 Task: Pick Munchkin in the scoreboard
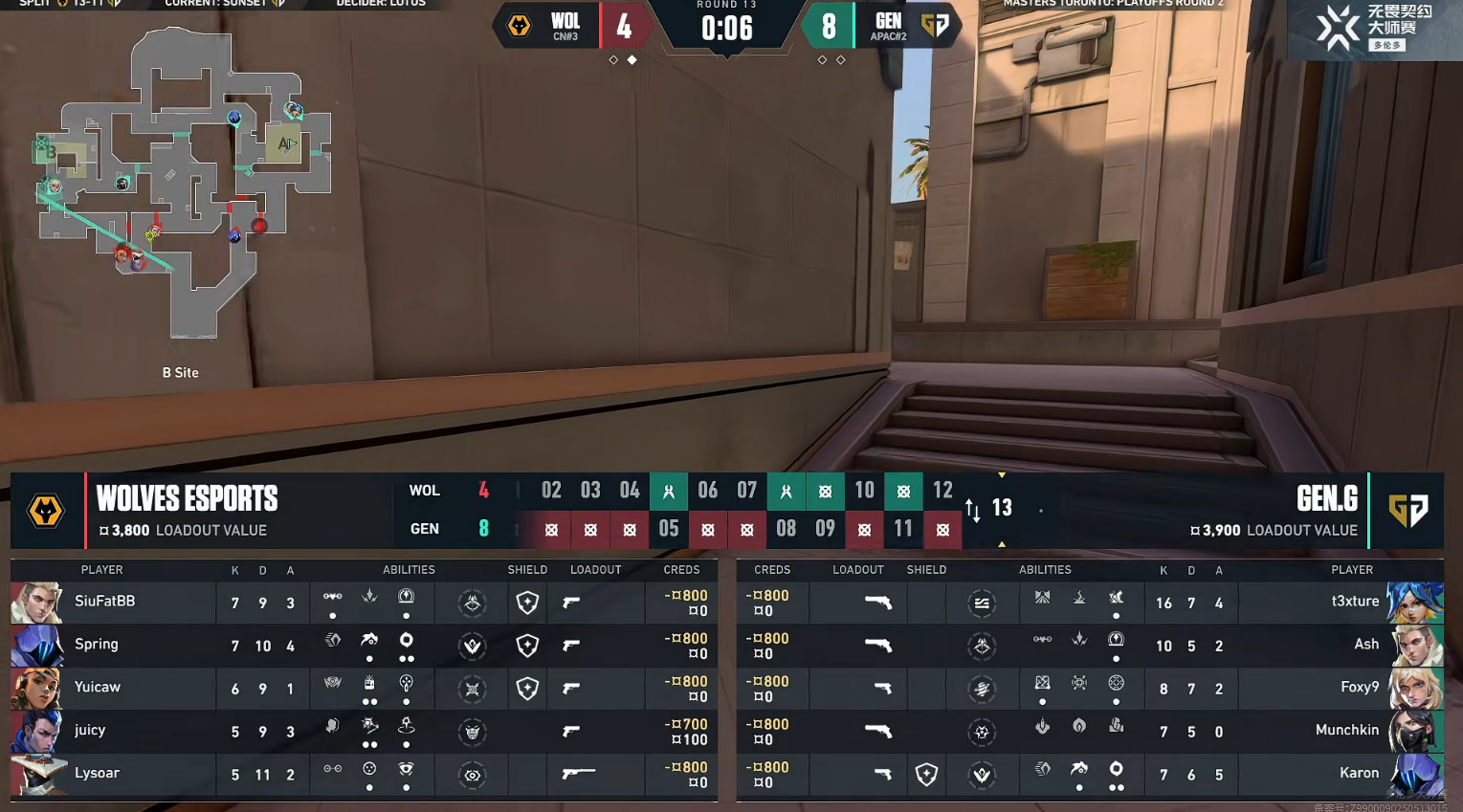tap(1347, 731)
